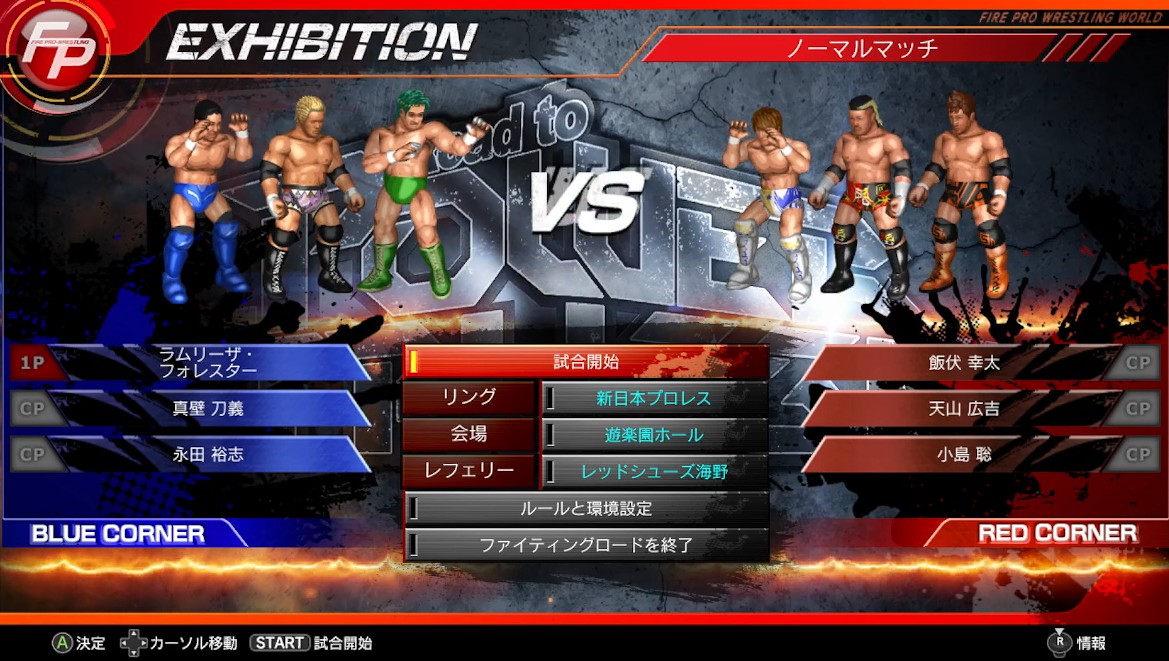Select blue corner wrestler 永田 裕志
Screen dimensions: 1169x661
pyautogui.click(x=208, y=454)
